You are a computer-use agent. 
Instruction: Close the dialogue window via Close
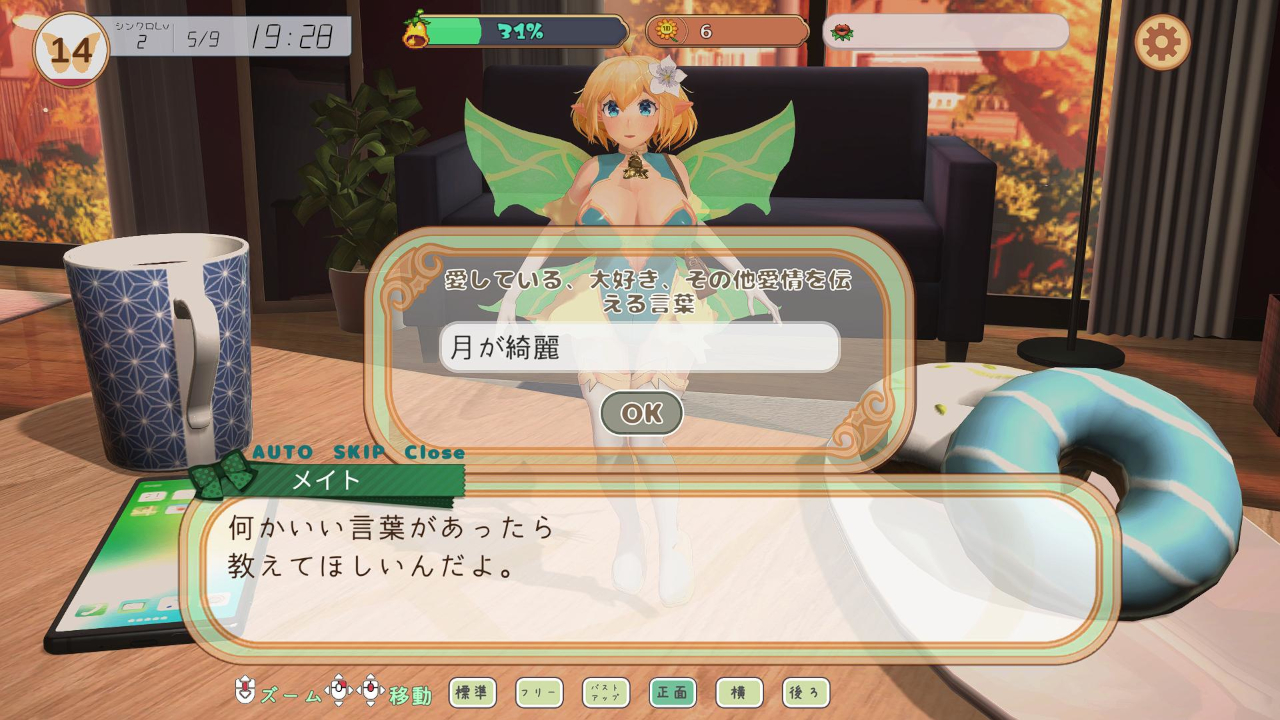(435, 452)
